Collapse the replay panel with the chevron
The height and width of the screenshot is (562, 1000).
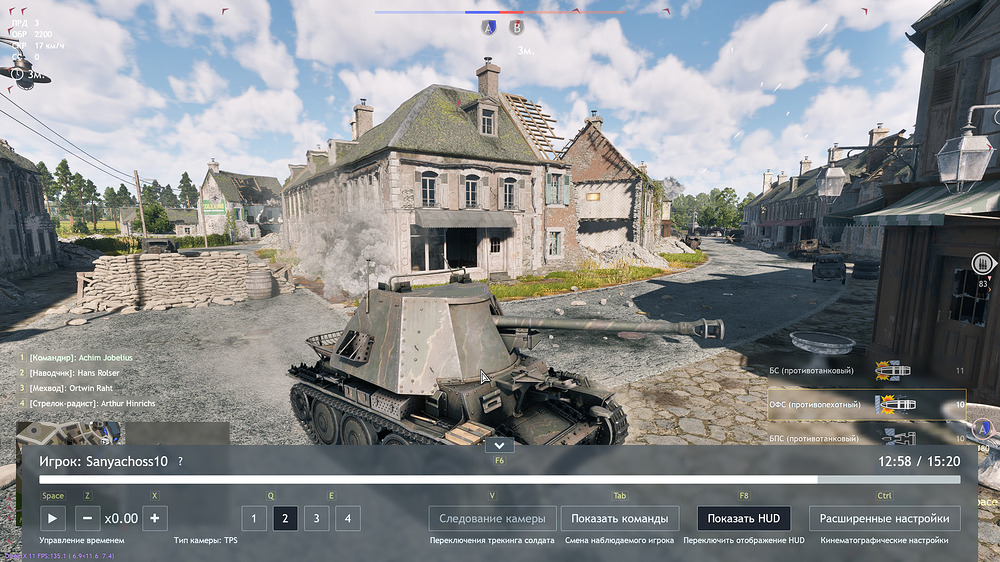(x=499, y=445)
